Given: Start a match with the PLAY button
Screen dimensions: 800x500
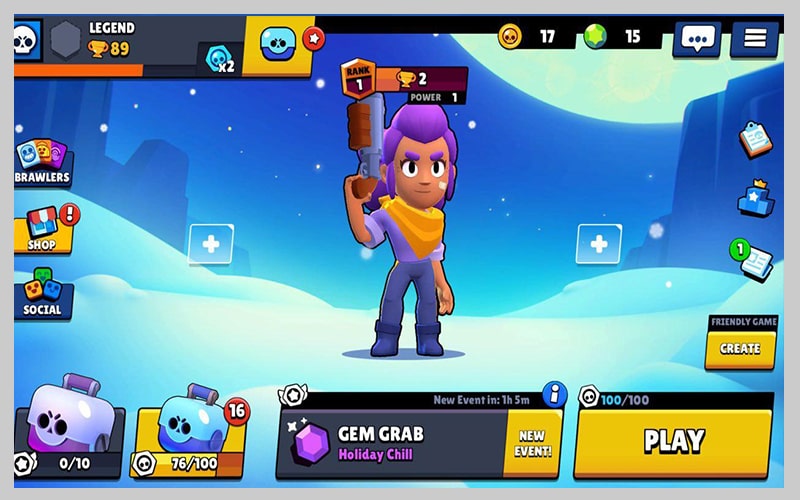Looking at the screenshot, I should coord(673,441).
